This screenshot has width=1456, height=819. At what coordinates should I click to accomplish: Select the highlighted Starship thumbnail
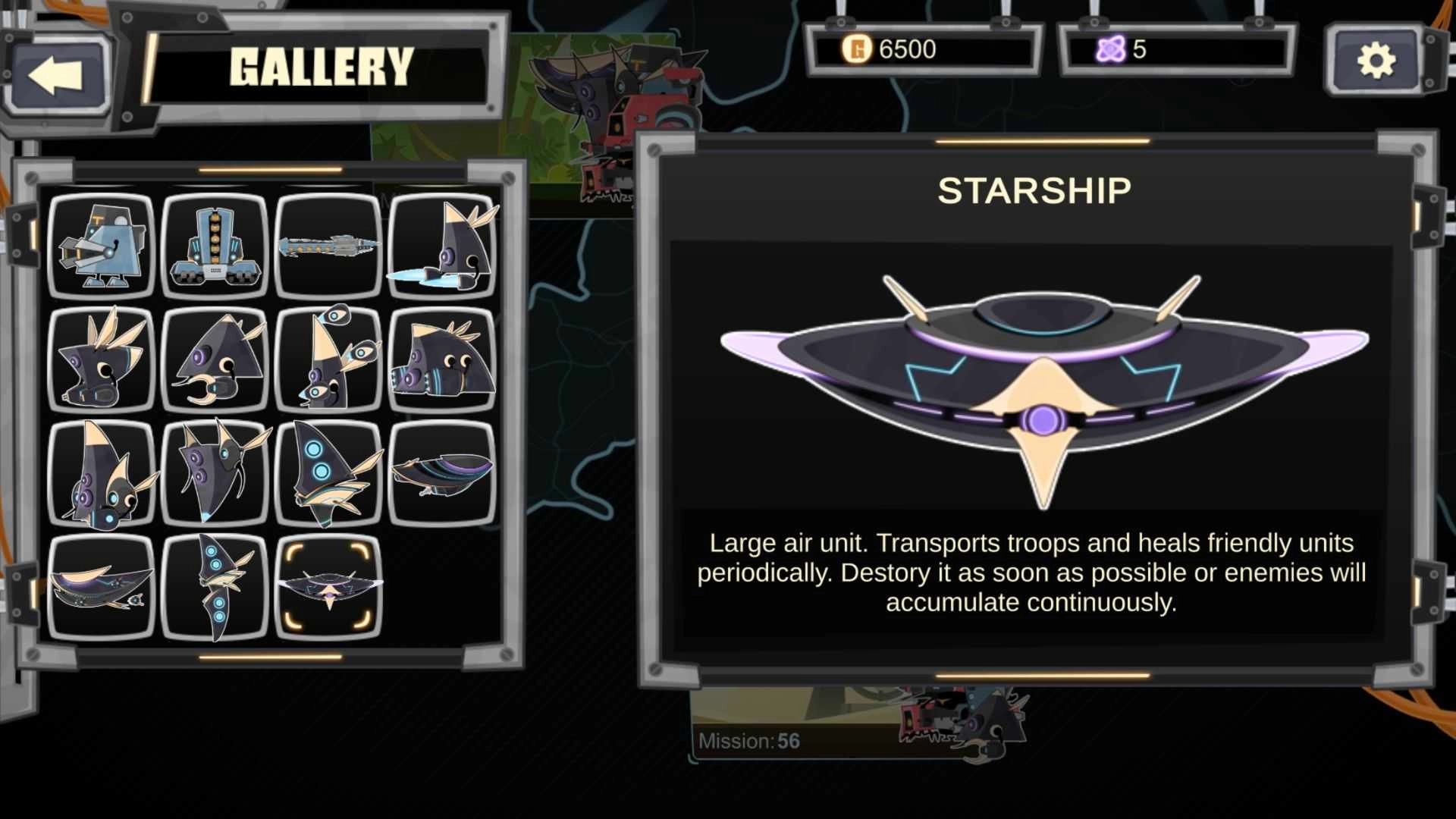(328, 587)
